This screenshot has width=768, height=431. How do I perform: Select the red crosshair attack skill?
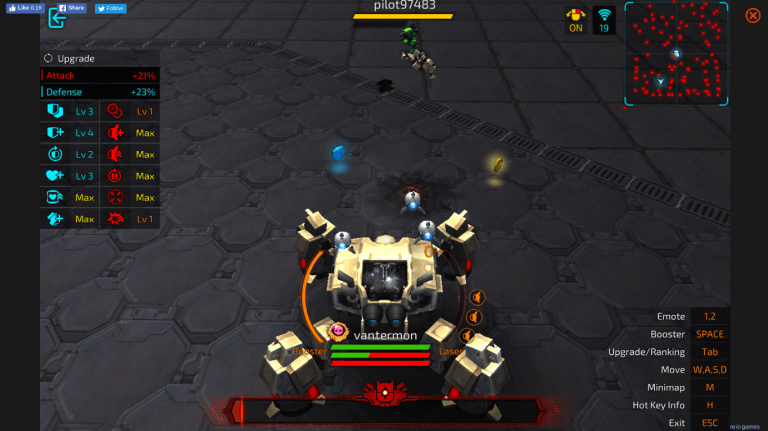[x=116, y=198]
